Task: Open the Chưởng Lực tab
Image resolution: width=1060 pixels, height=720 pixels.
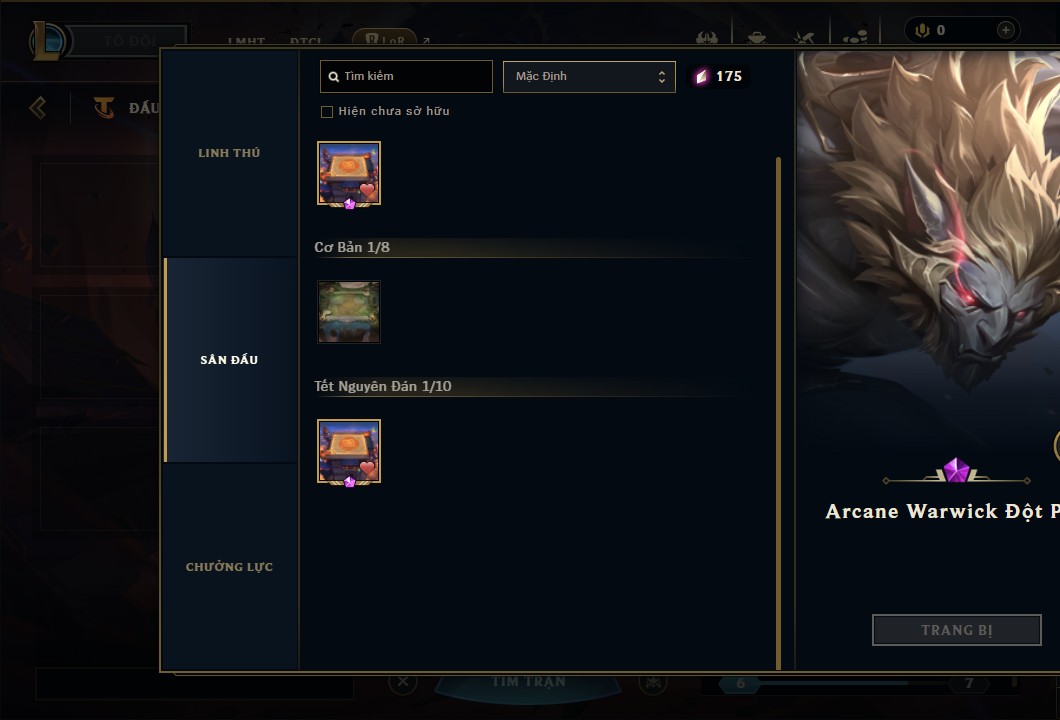Action: (229, 567)
